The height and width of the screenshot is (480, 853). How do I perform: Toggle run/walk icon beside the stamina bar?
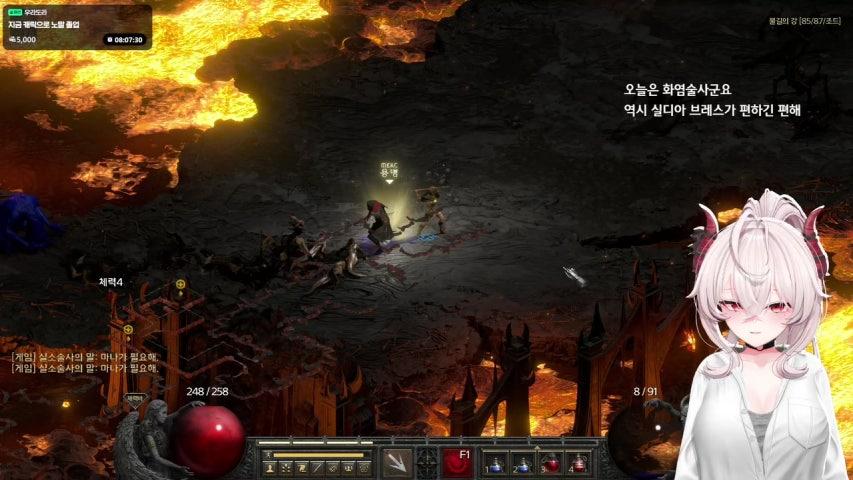click(268, 455)
